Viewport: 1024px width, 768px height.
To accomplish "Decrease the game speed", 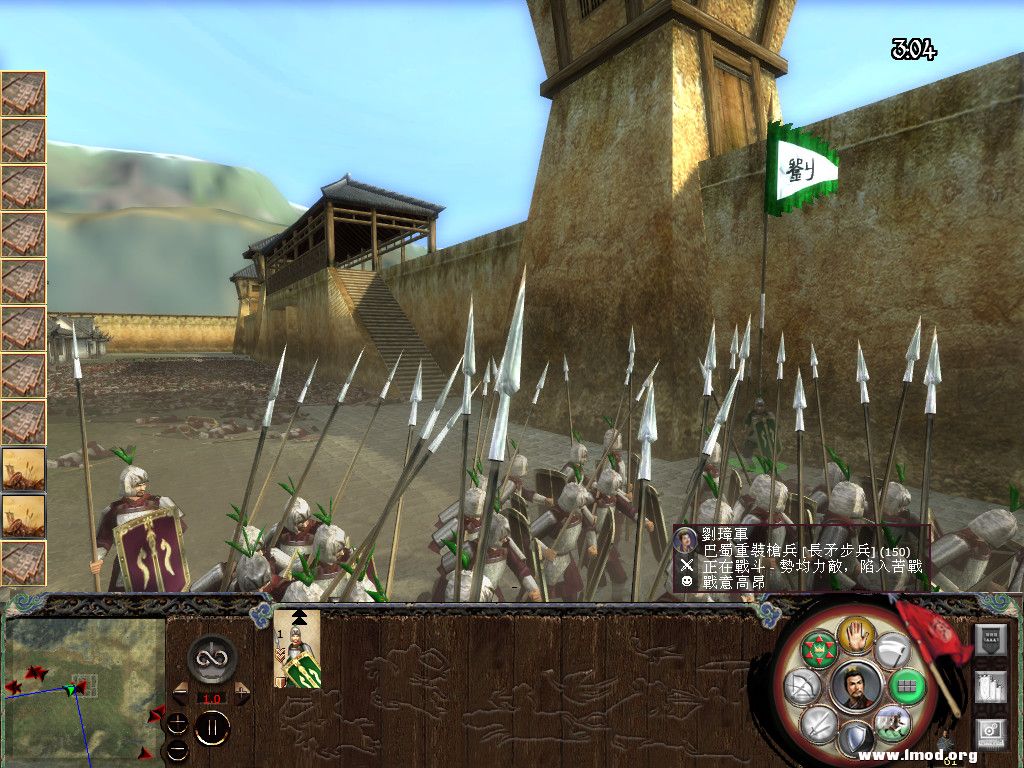I will tap(180, 692).
